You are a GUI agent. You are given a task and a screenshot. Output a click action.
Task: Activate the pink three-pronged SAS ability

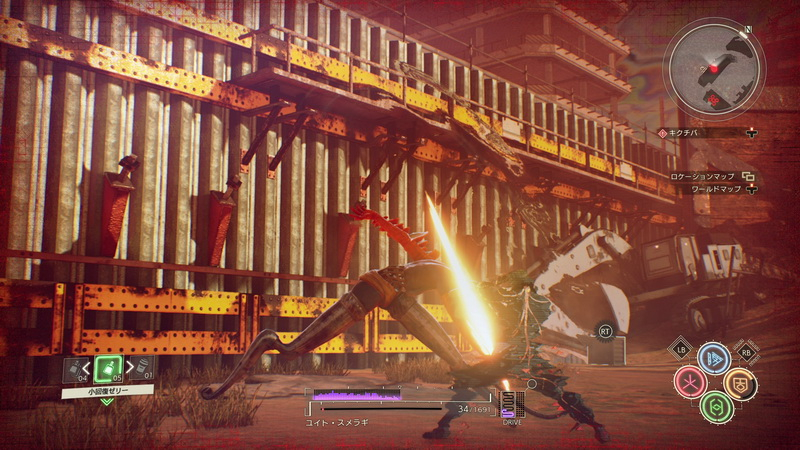pyautogui.click(x=689, y=382)
